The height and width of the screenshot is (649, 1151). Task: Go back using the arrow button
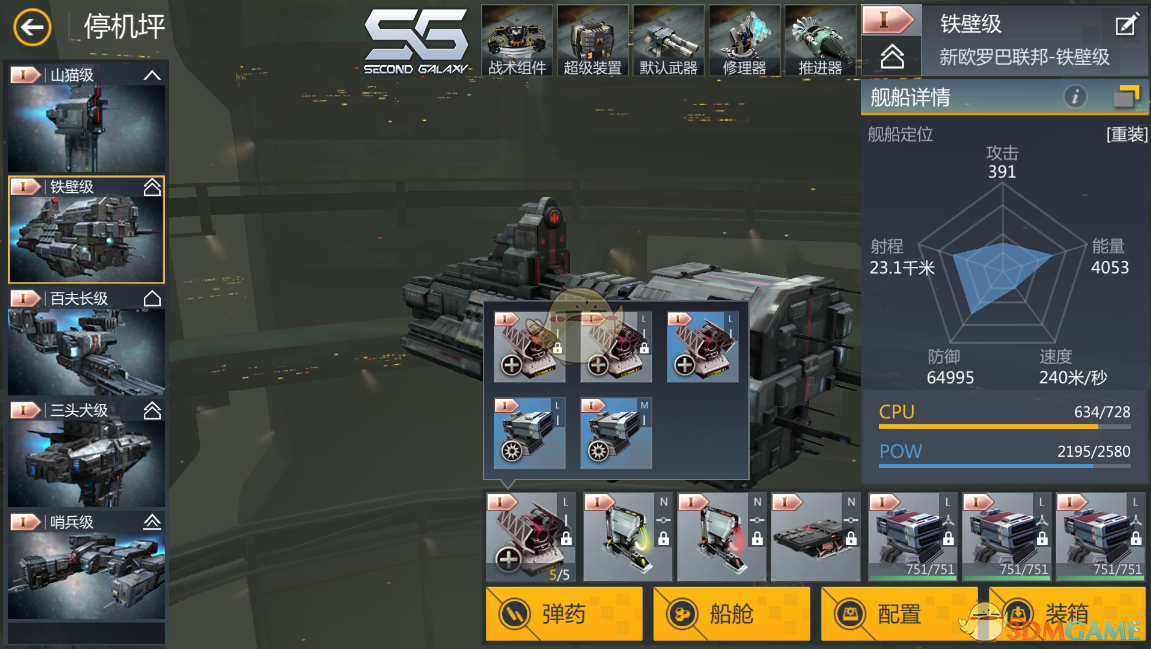pos(32,27)
